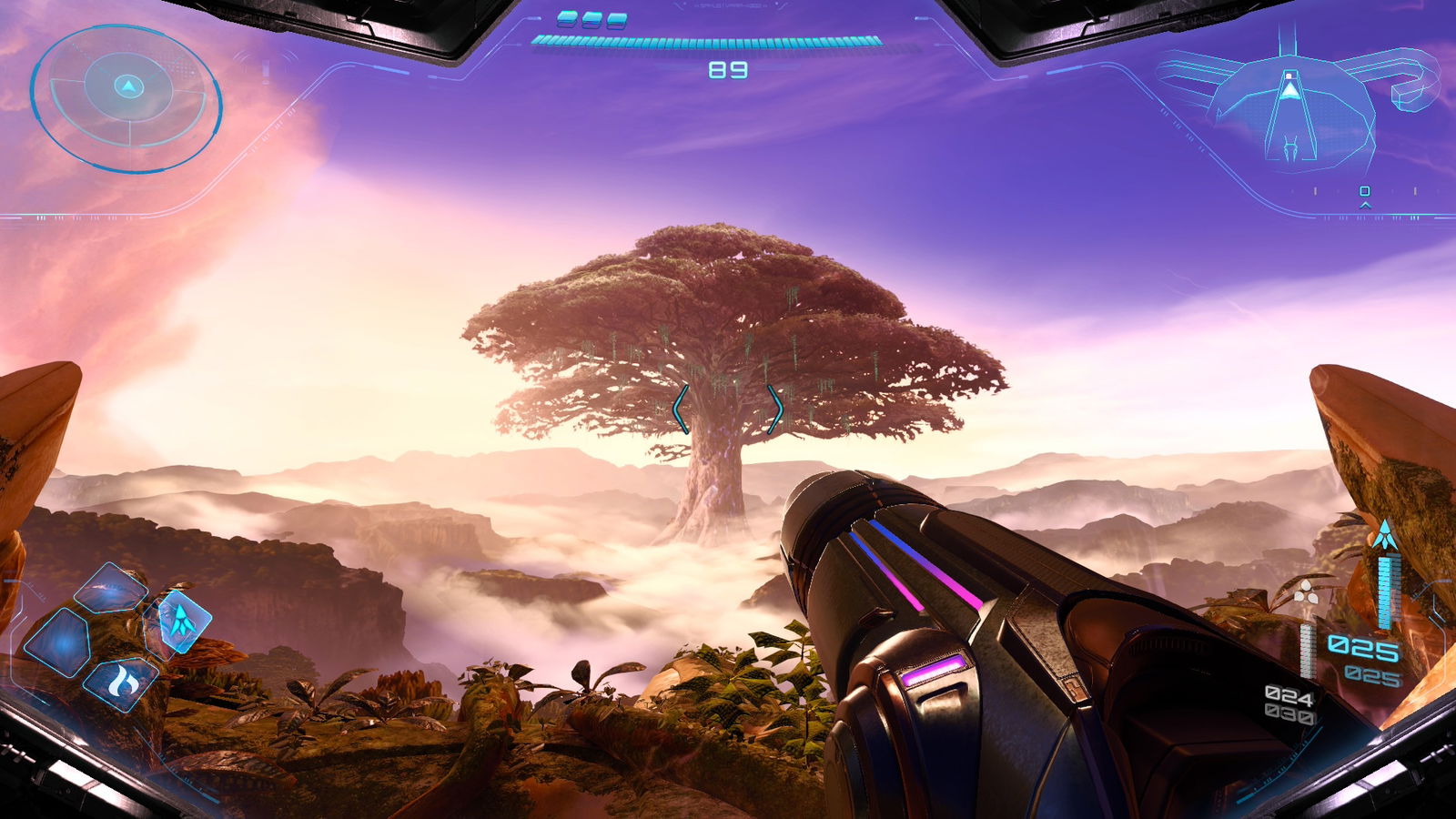Expand the chevron beneath the top-right radar panel
The height and width of the screenshot is (819, 1456).
pos(1365,204)
